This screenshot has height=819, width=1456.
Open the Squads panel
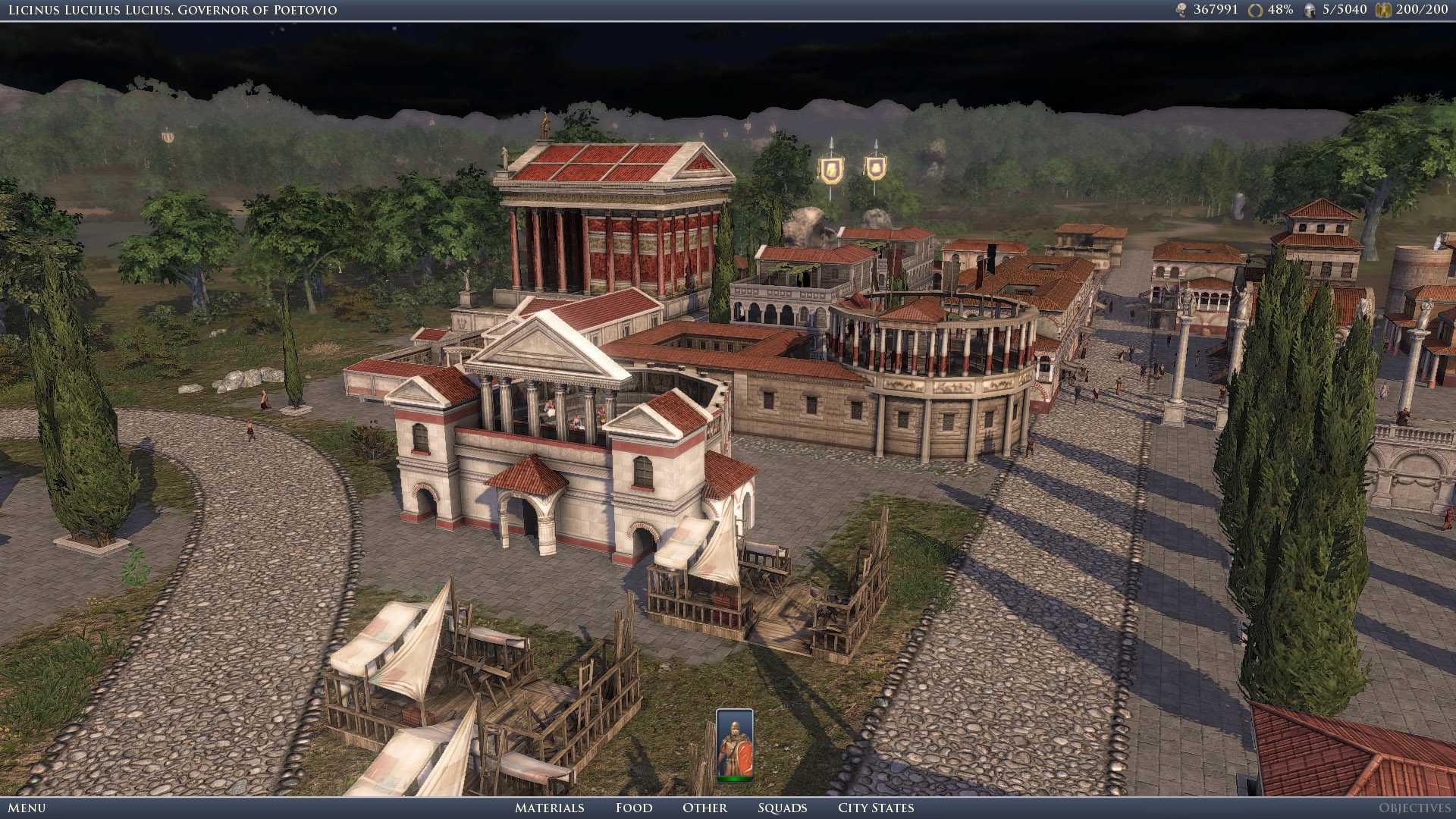(783, 808)
